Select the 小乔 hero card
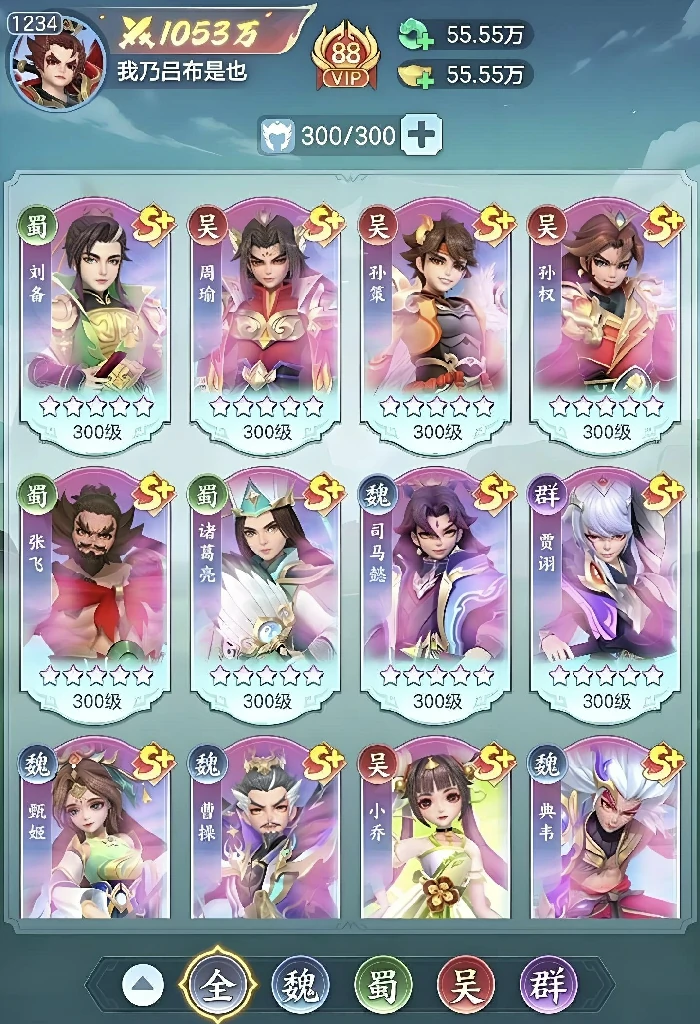This screenshot has height=1024, width=700. pyautogui.click(x=436, y=830)
